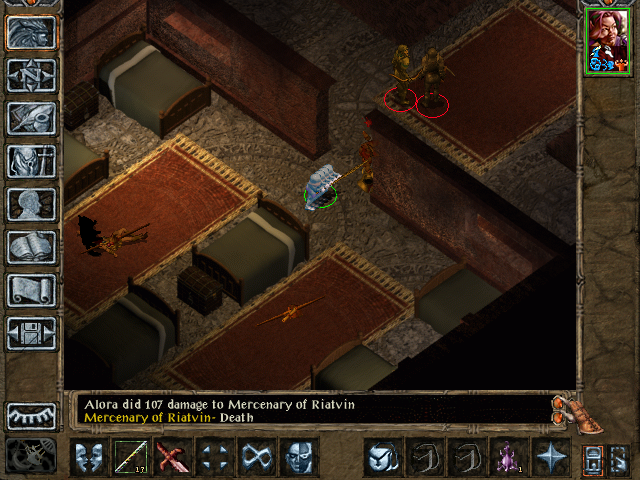Activate the infinity-loop shaped action button
Screen dimensions: 640x480
[x=257, y=457]
